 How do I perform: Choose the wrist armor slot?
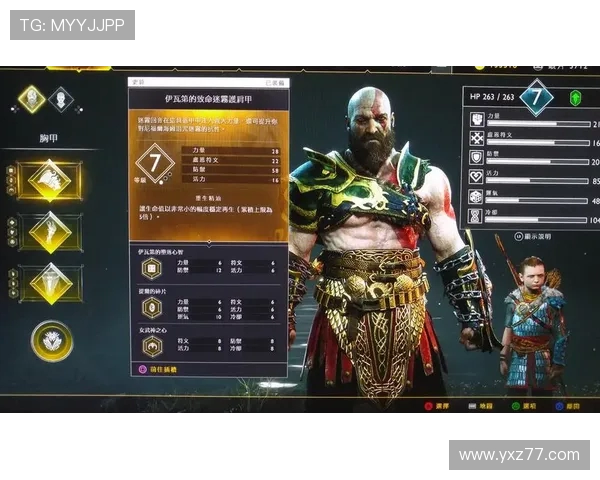click(49, 232)
